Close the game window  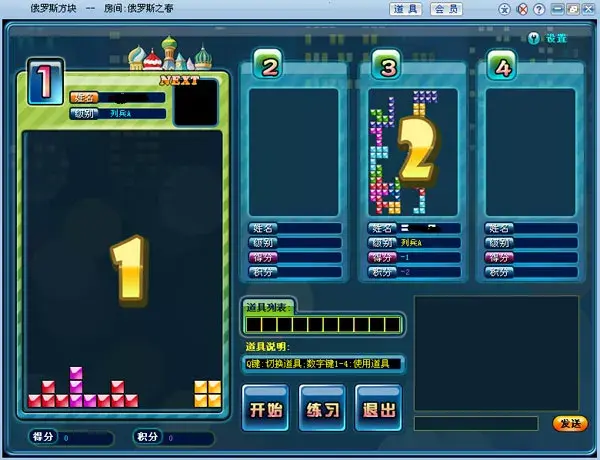tap(587, 9)
